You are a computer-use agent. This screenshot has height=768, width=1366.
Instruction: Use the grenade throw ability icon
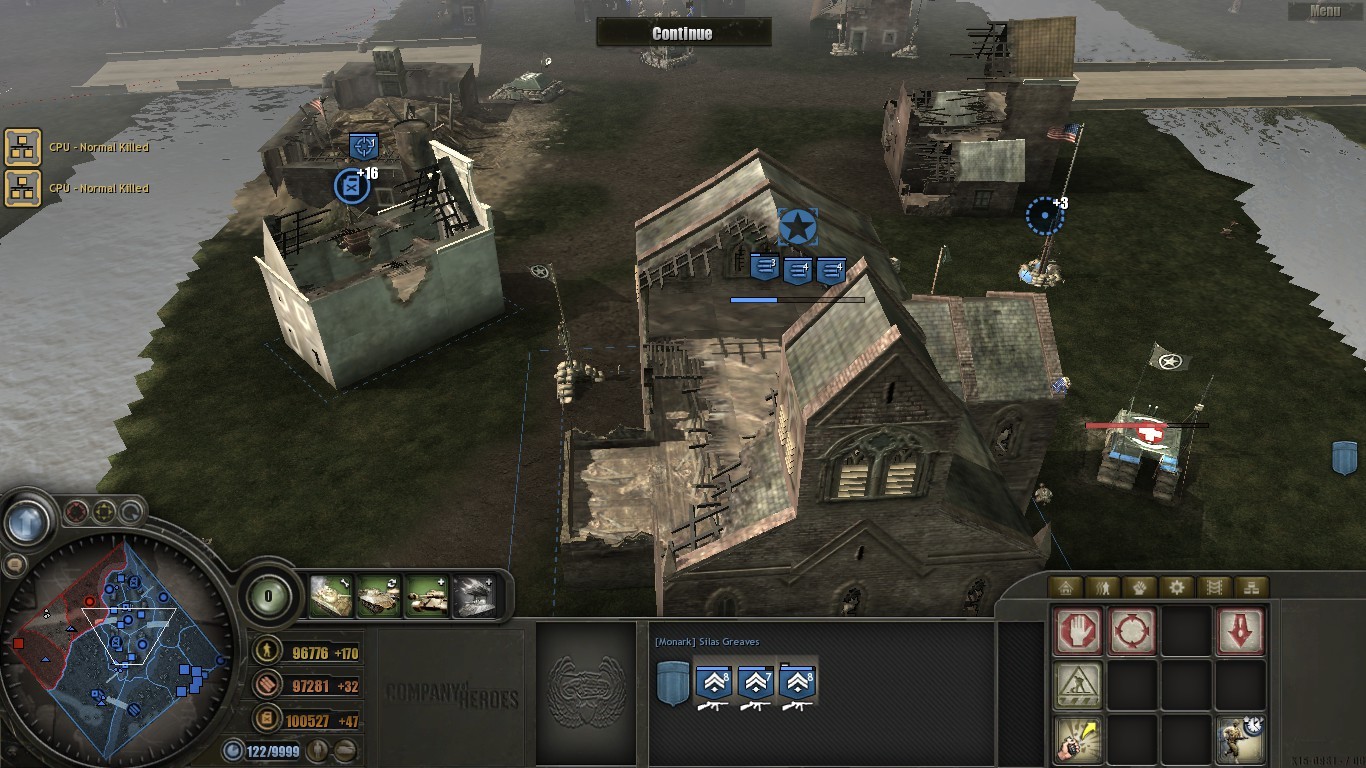(x=1079, y=740)
